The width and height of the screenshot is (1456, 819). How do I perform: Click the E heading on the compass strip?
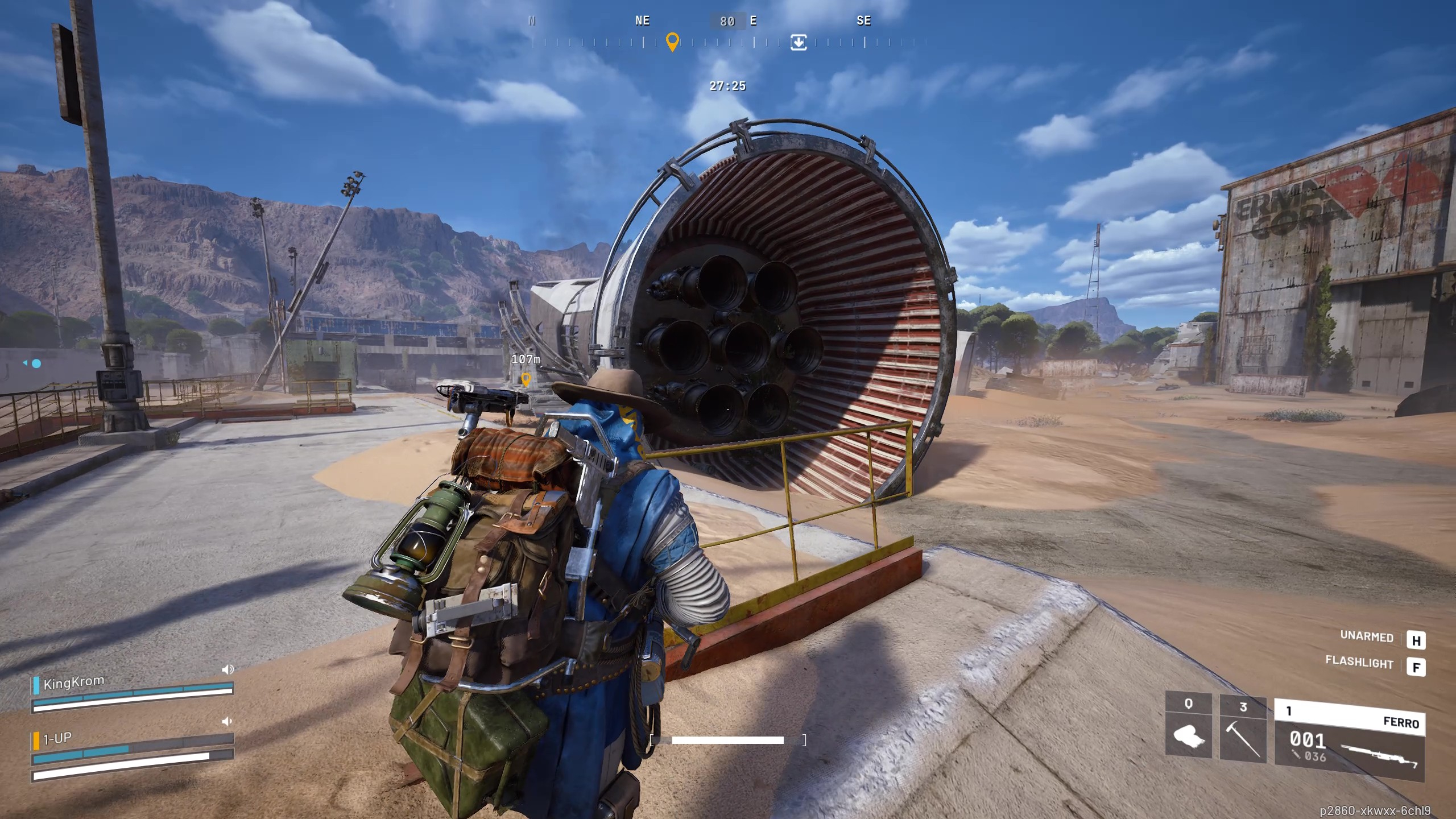[x=753, y=21]
